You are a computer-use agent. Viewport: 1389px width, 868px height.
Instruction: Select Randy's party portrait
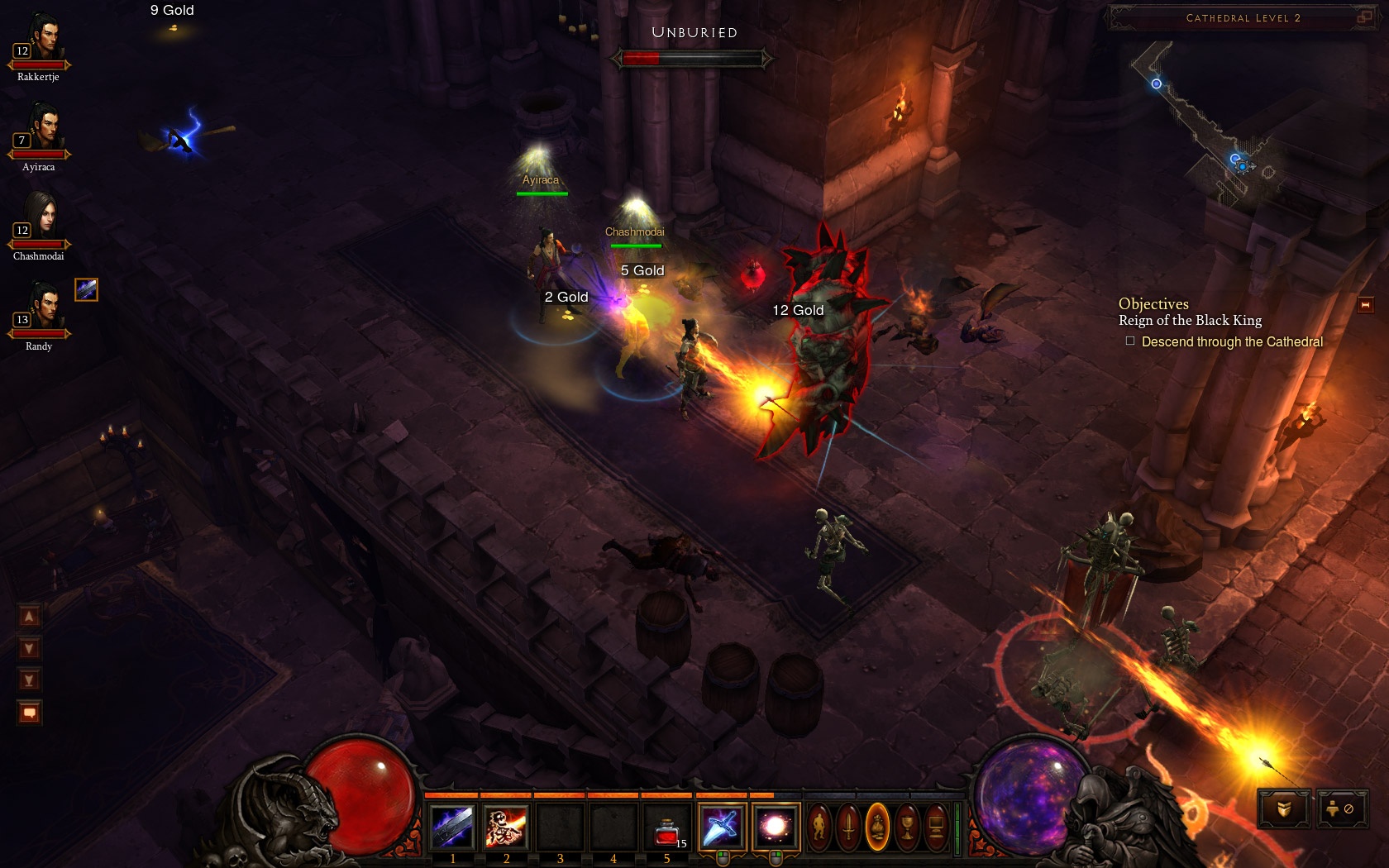point(40,310)
